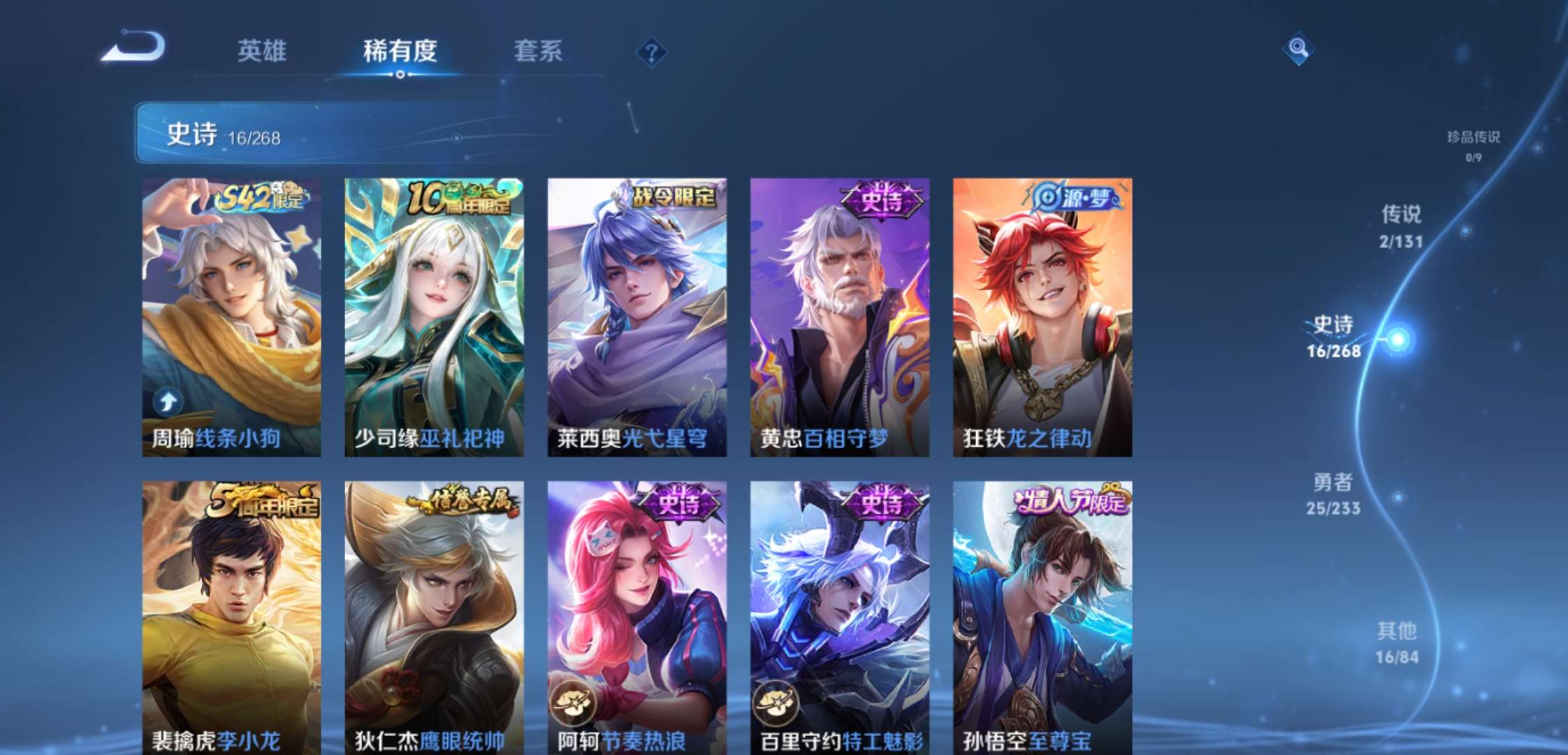Click the 战令限定 badge on 莱西奥 skin

click(x=673, y=196)
